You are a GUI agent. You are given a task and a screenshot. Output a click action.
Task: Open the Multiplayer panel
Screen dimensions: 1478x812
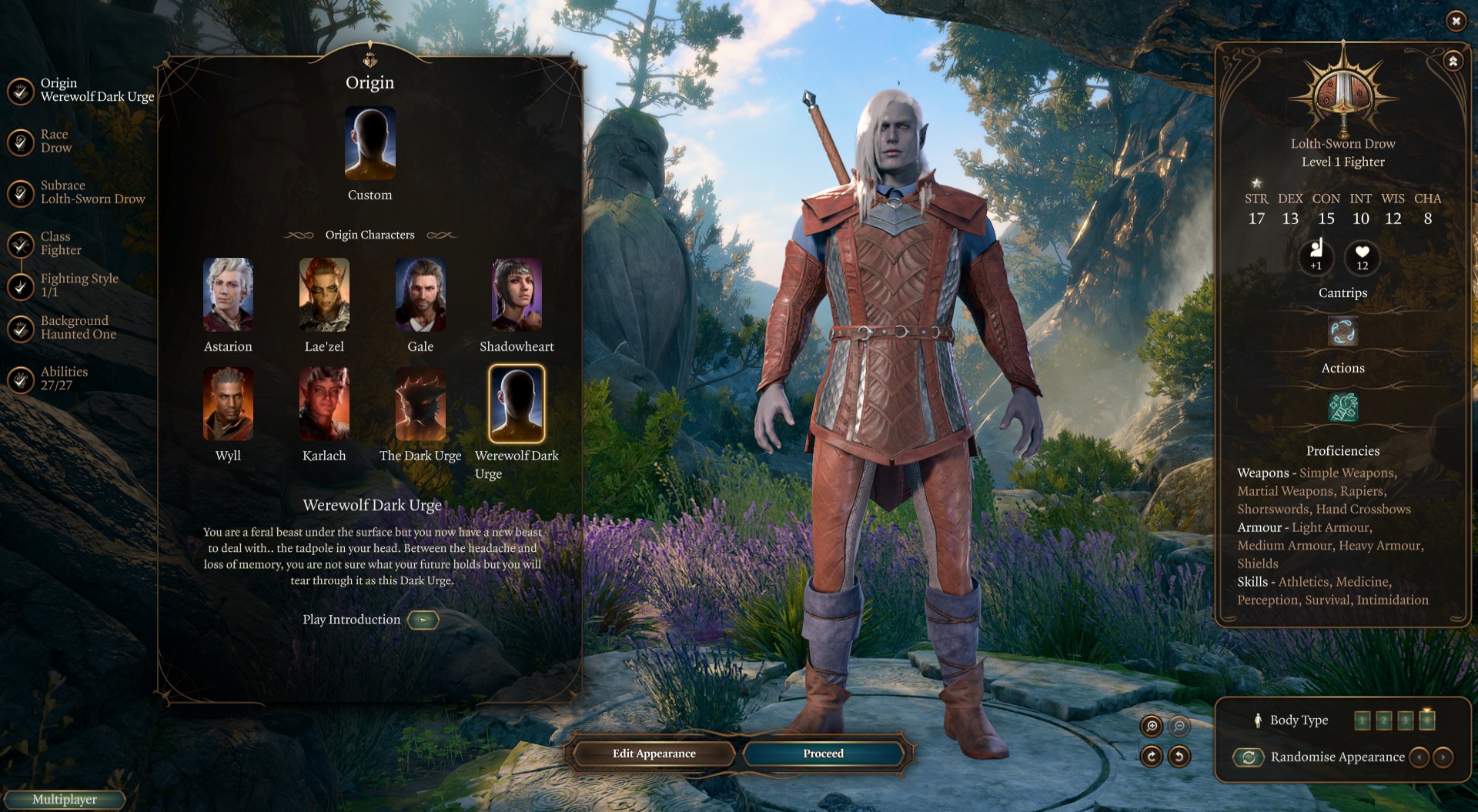pos(65,800)
